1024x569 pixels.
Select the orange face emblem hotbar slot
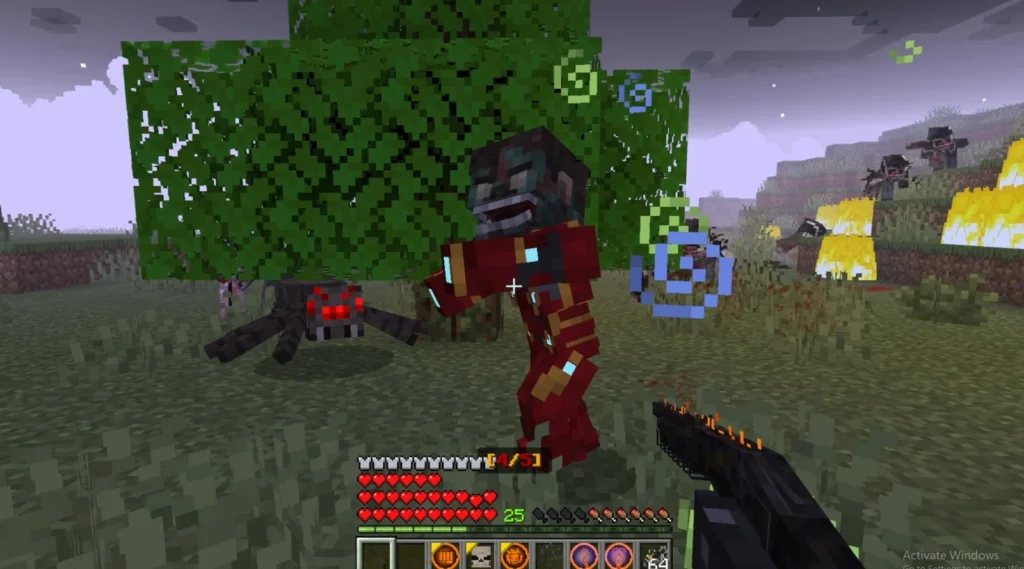[x=513, y=554]
